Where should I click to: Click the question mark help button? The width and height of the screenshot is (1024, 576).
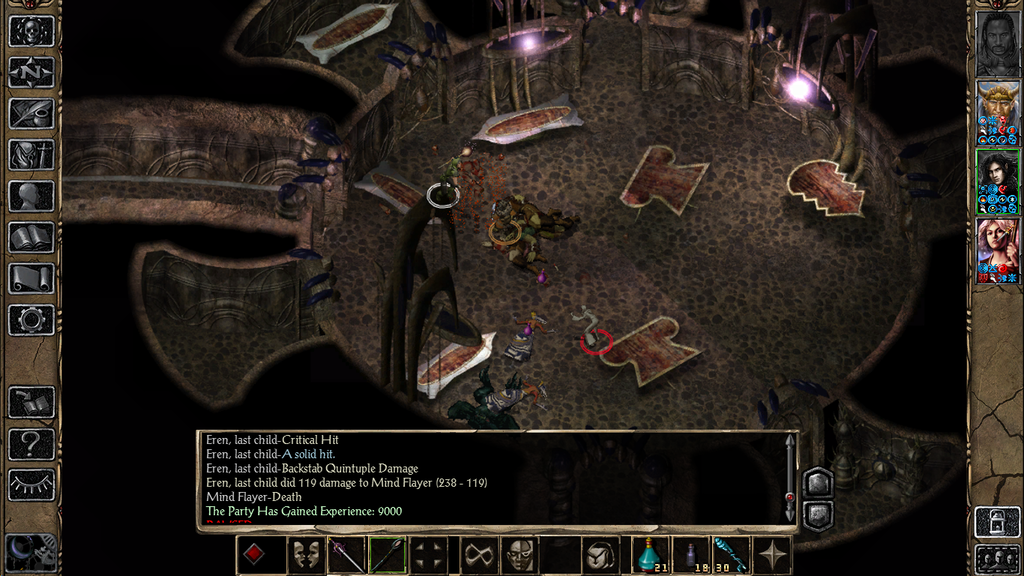(31, 443)
